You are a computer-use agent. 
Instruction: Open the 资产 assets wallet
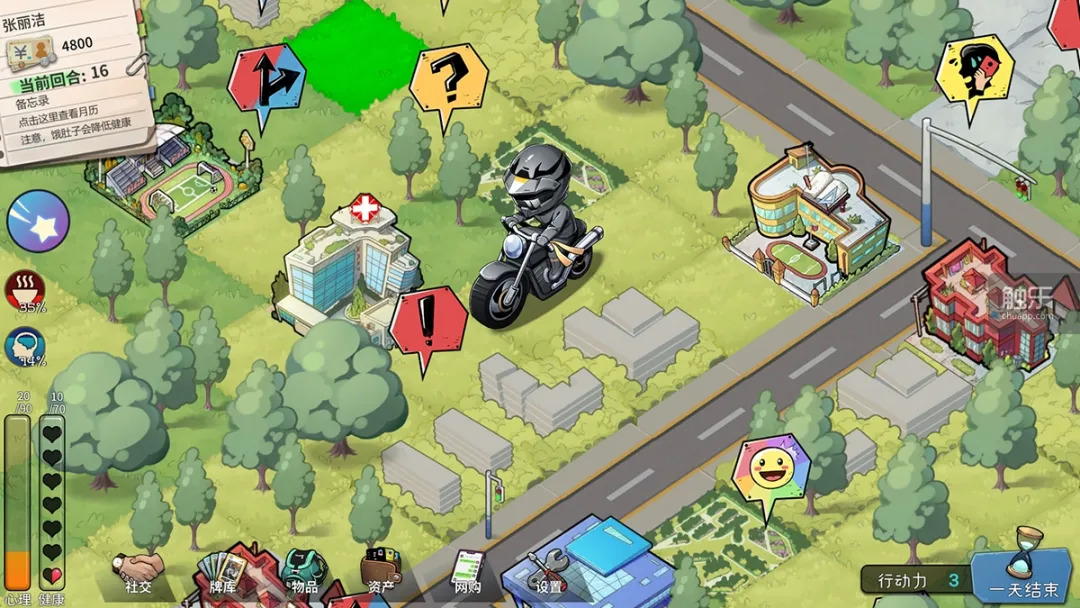(381, 574)
